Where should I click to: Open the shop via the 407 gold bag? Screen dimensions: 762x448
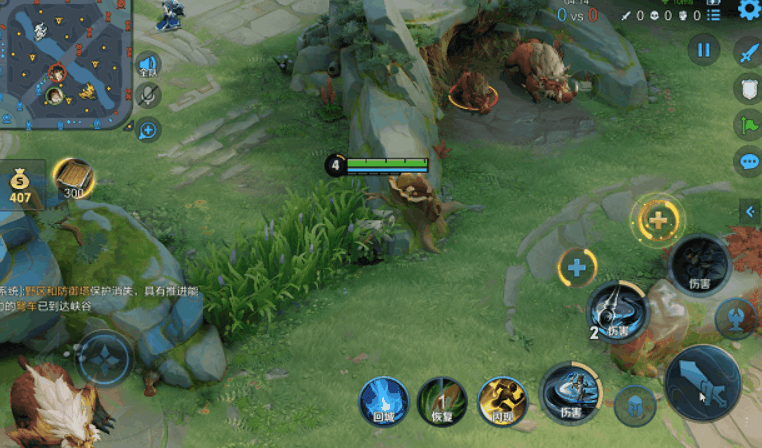point(21,187)
